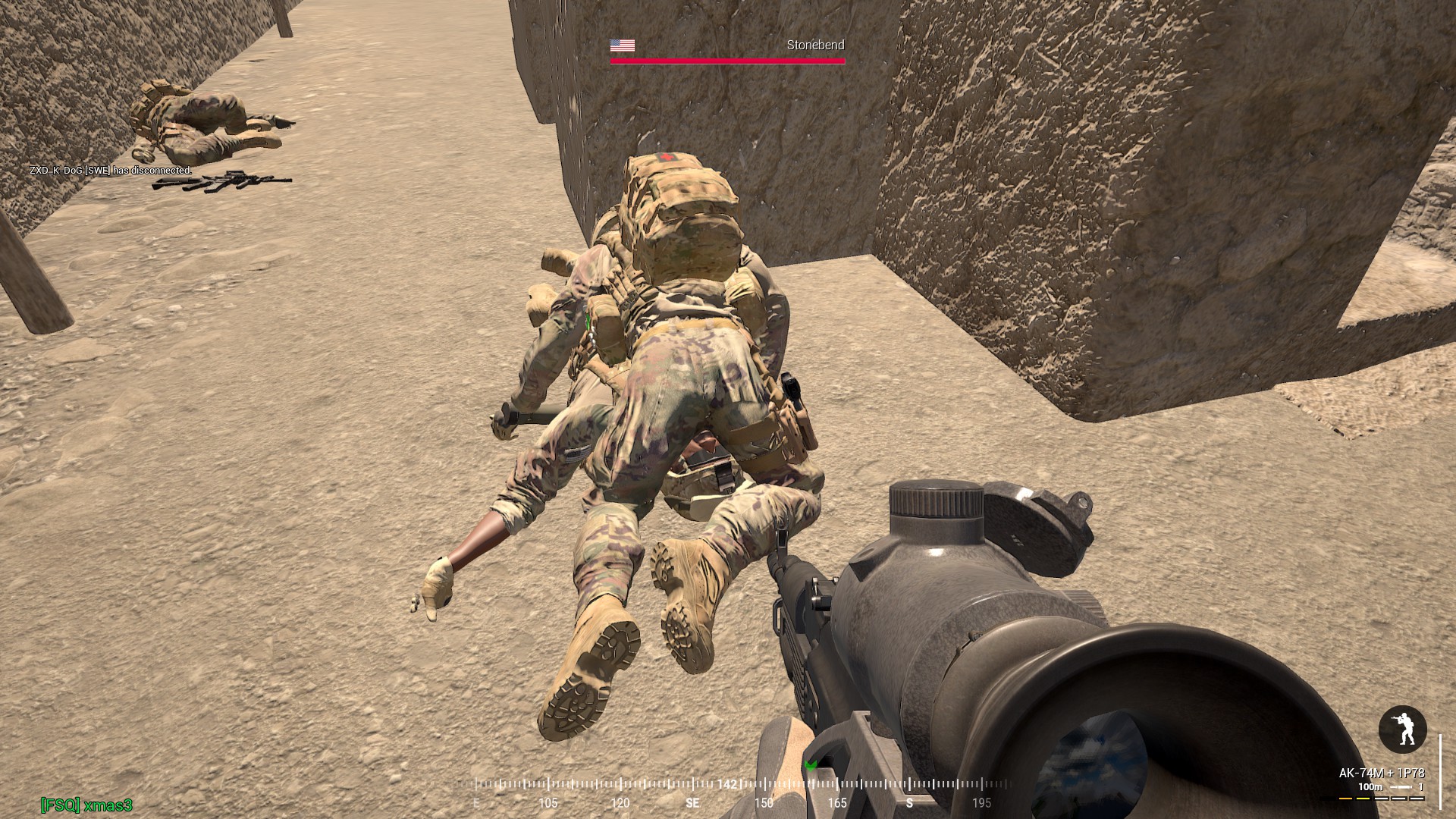Click the American flag above Stonebend
This screenshot has height=819, width=1456.
click(621, 45)
